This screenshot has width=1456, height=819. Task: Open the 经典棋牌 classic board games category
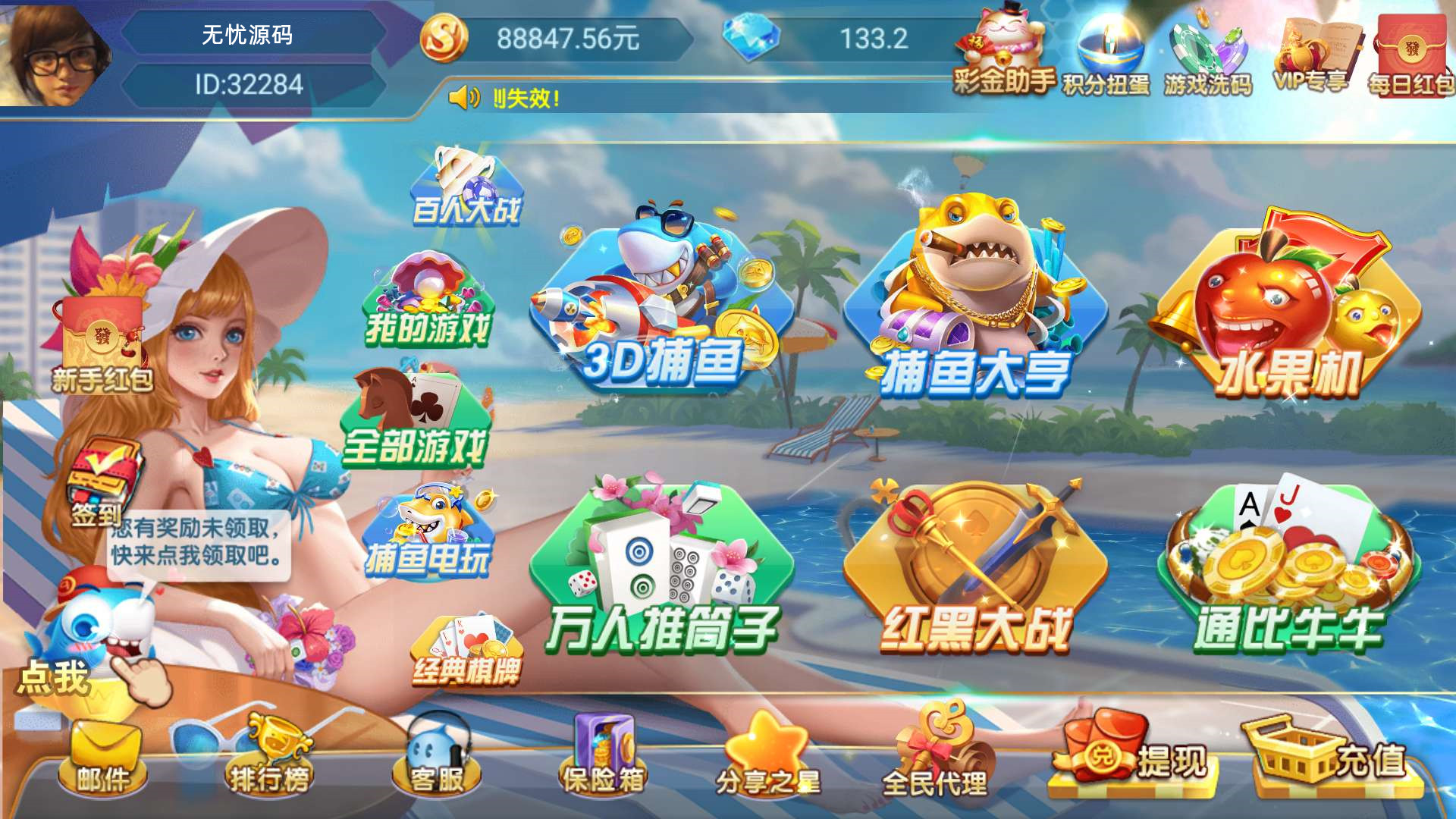pos(466,648)
